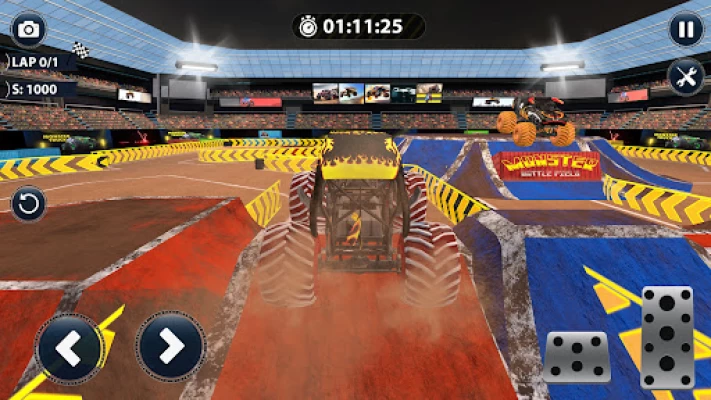
Task: Steer left with the left arrow button
Action: [x=70, y=347]
